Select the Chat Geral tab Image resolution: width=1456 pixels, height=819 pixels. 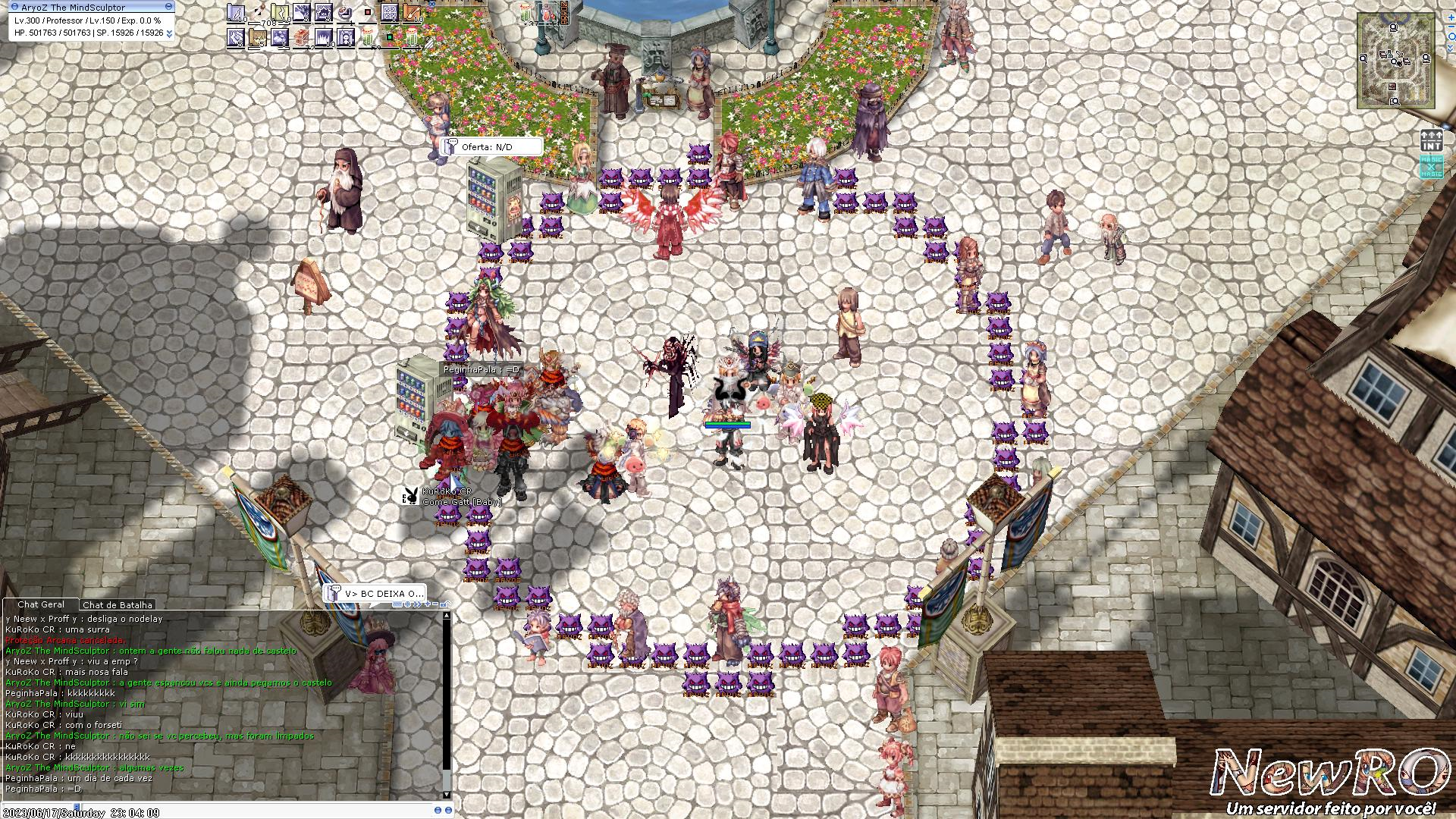(41, 605)
